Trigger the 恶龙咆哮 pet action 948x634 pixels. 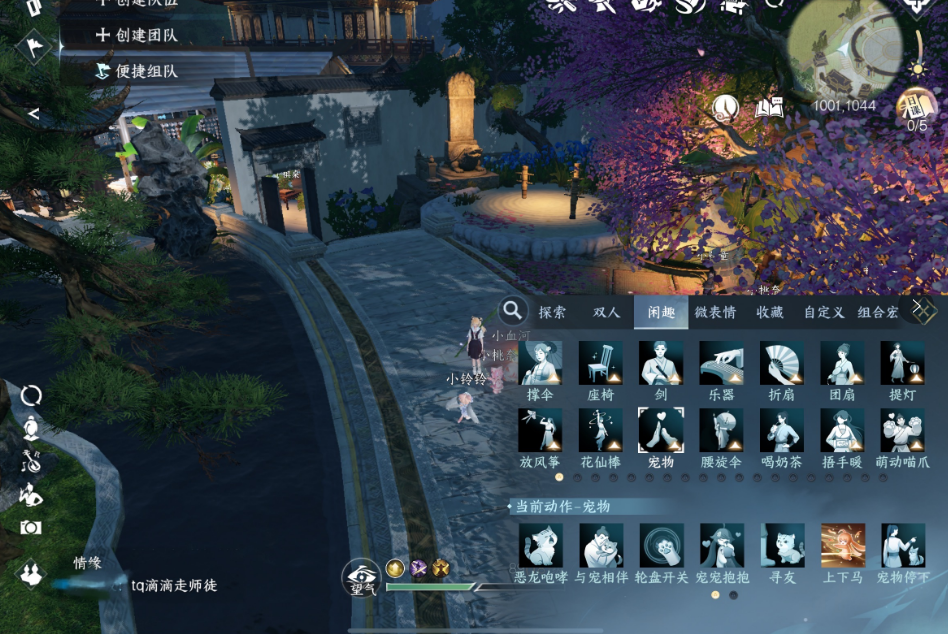tap(540, 546)
